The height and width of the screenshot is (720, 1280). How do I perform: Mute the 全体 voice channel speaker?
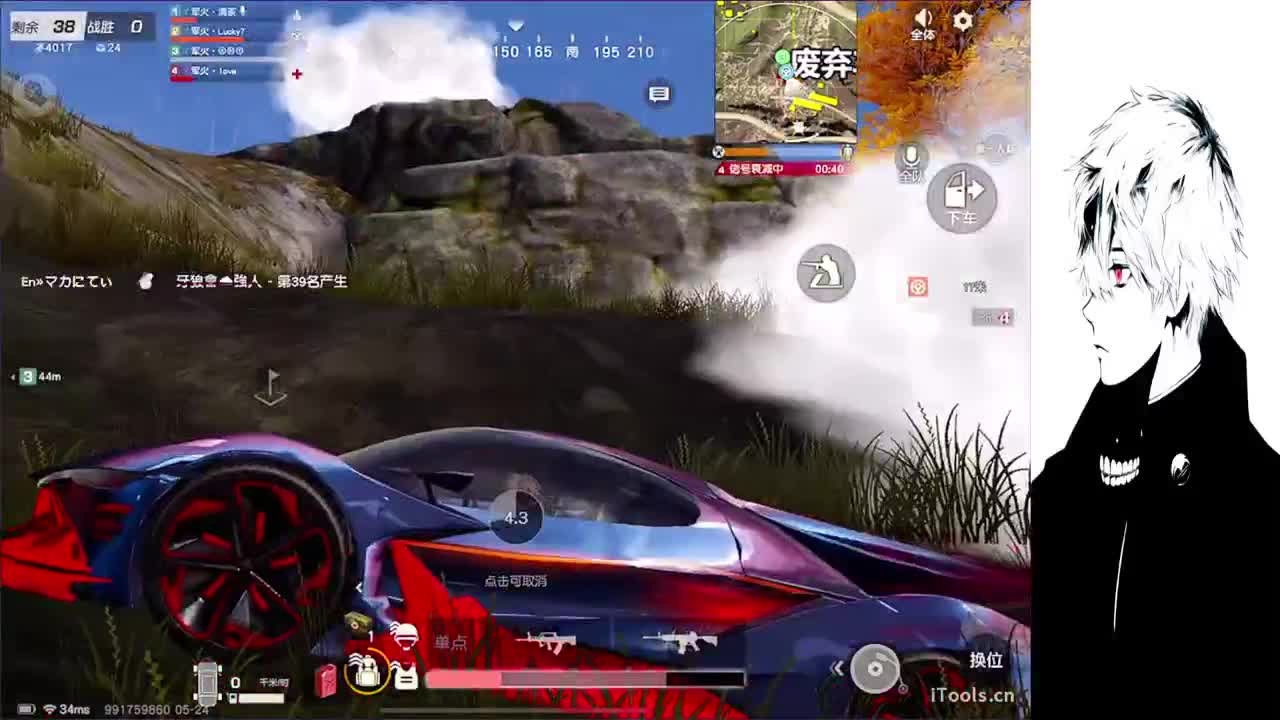[922, 18]
